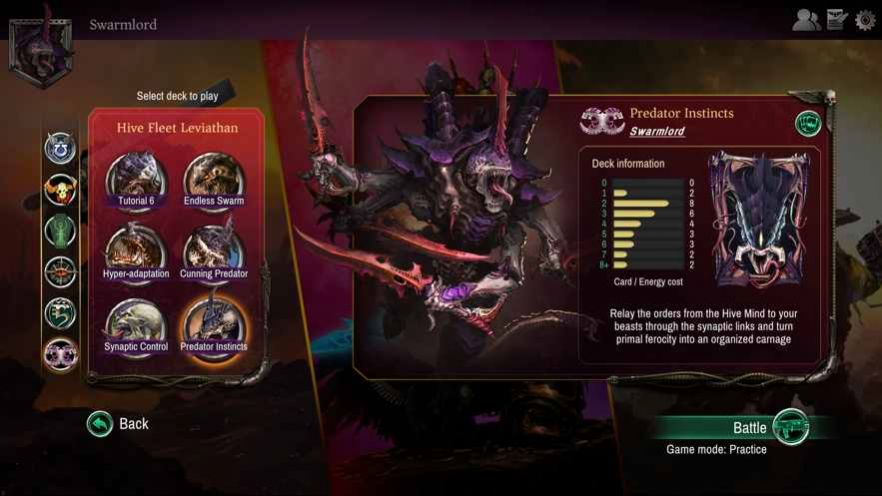Switch to the blue Ultramarines faction tab
882x496 pixels.
pos(60,148)
